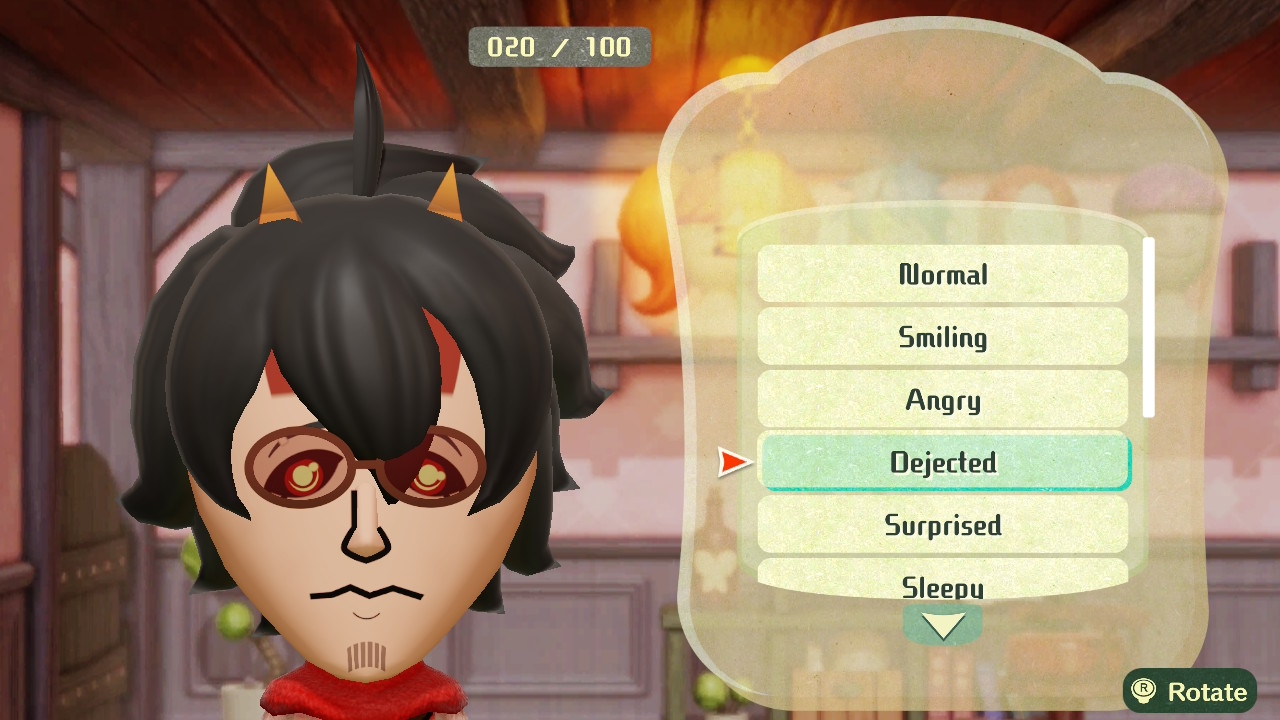Image resolution: width=1280 pixels, height=720 pixels.
Task: Click the down arrow below the list
Action: click(x=942, y=626)
